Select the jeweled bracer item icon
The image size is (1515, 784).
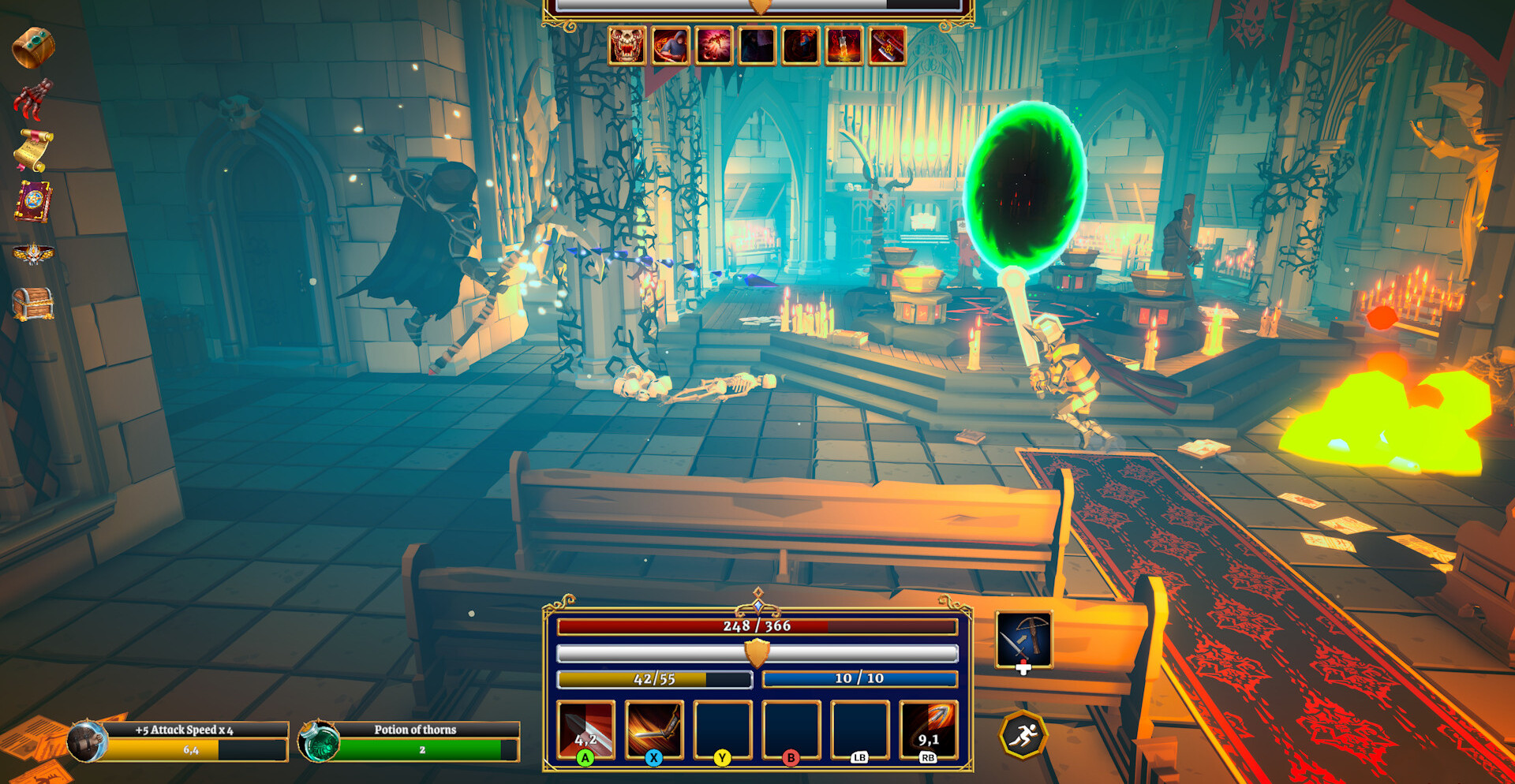click(33, 47)
